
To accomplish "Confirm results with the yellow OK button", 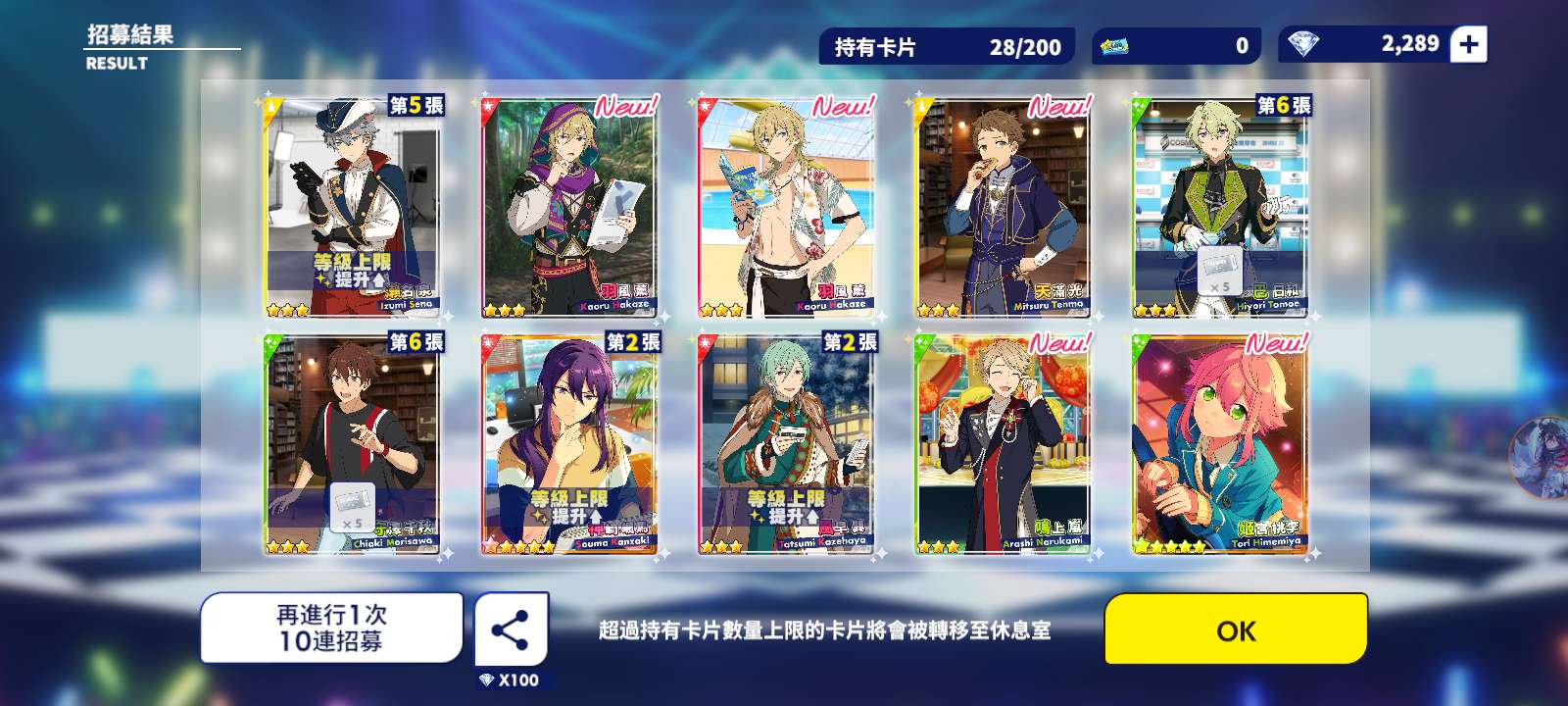I will click(x=1236, y=630).
